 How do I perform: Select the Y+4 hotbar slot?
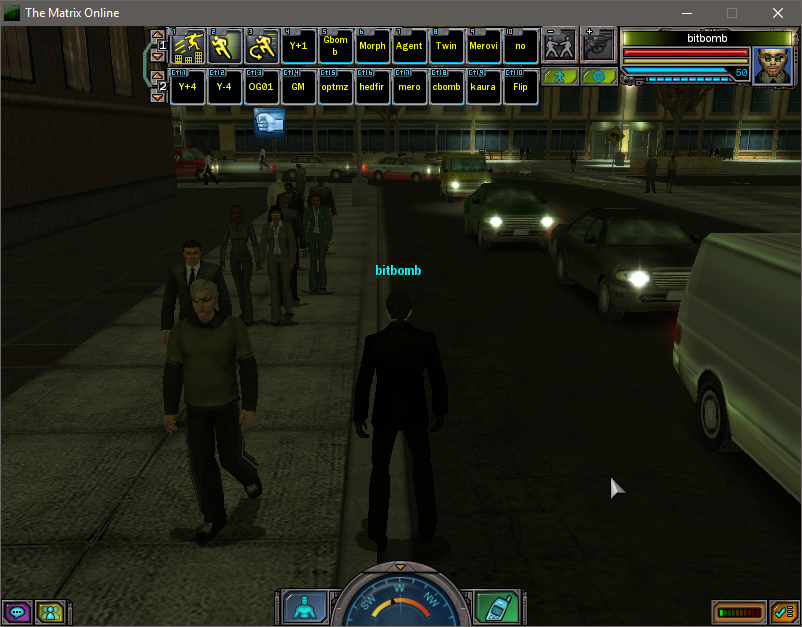[x=187, y=87]
